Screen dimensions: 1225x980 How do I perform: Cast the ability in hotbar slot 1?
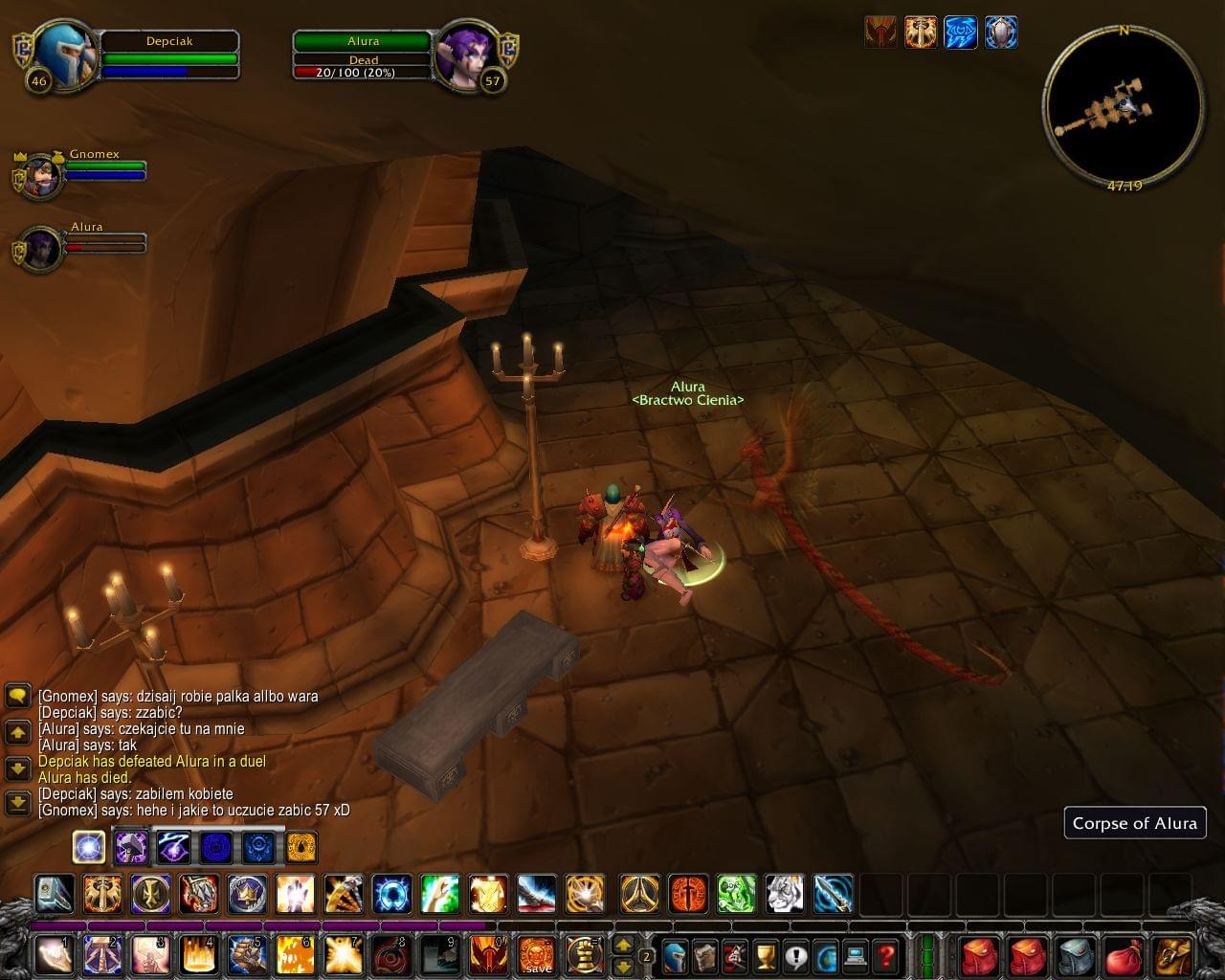click(x=55, y=954)
